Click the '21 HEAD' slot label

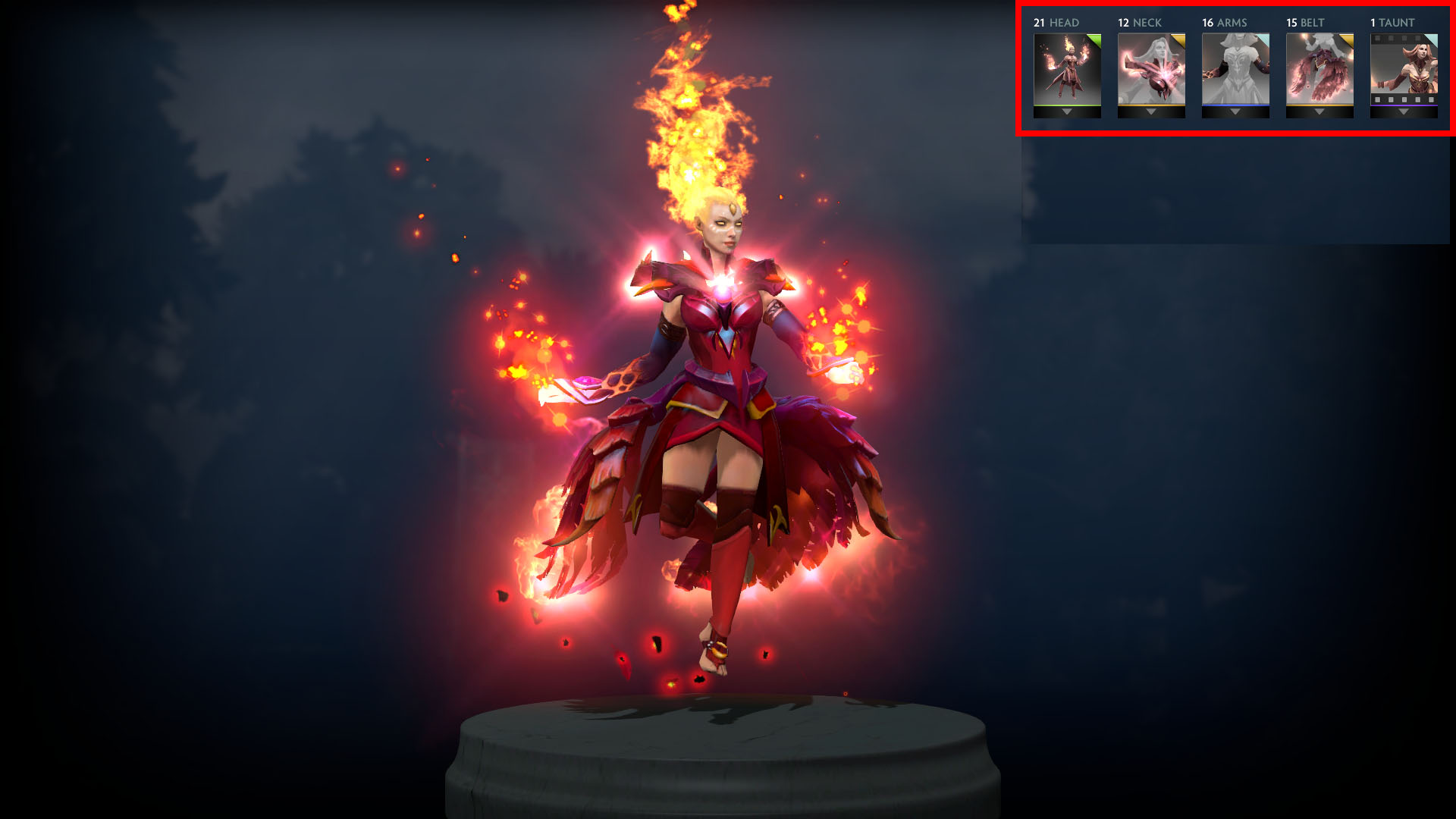1056,23
